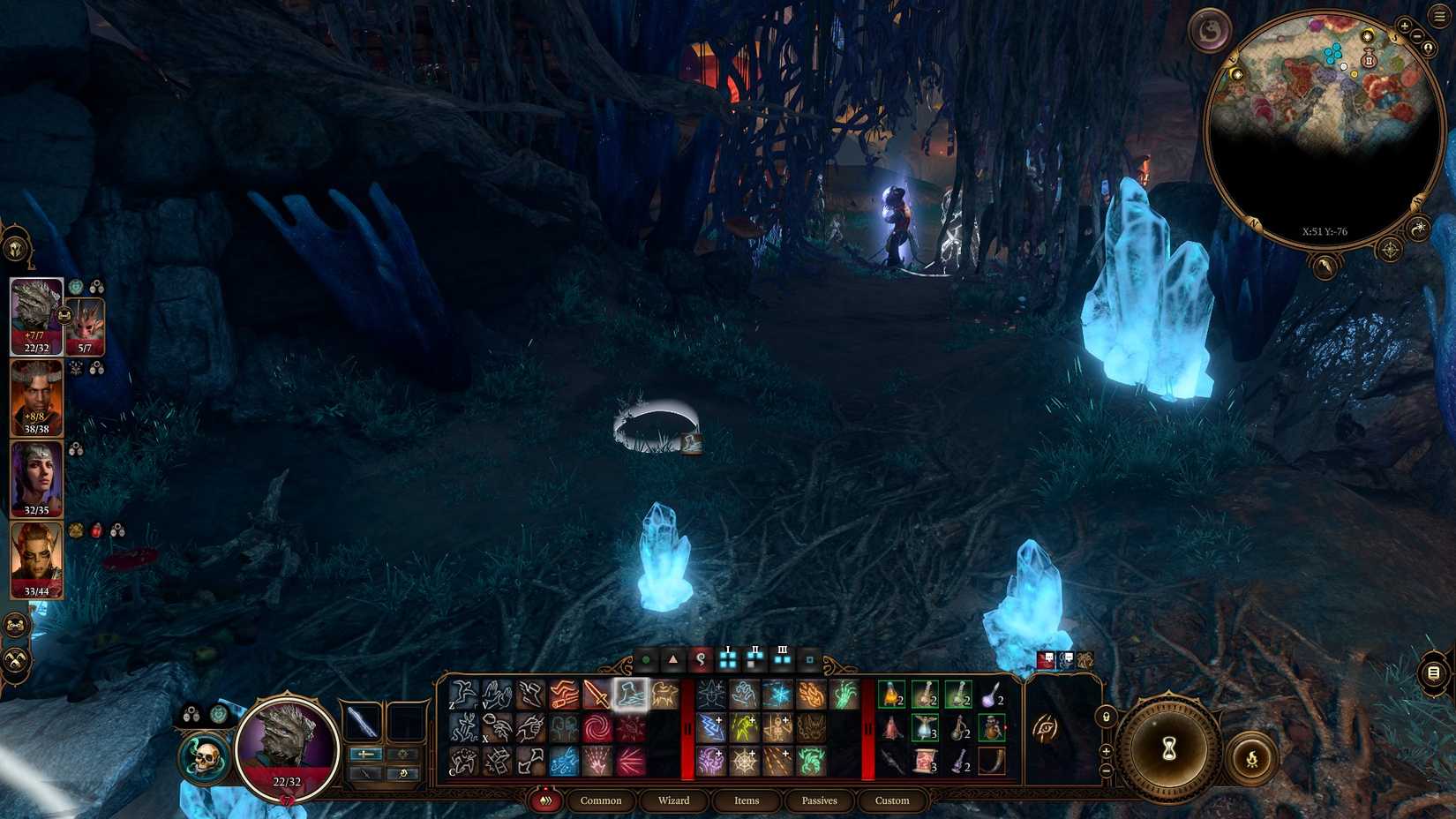Open the red chevron hotbar menu
Viewport: 1456px width, 819px height.
(545, 800)
